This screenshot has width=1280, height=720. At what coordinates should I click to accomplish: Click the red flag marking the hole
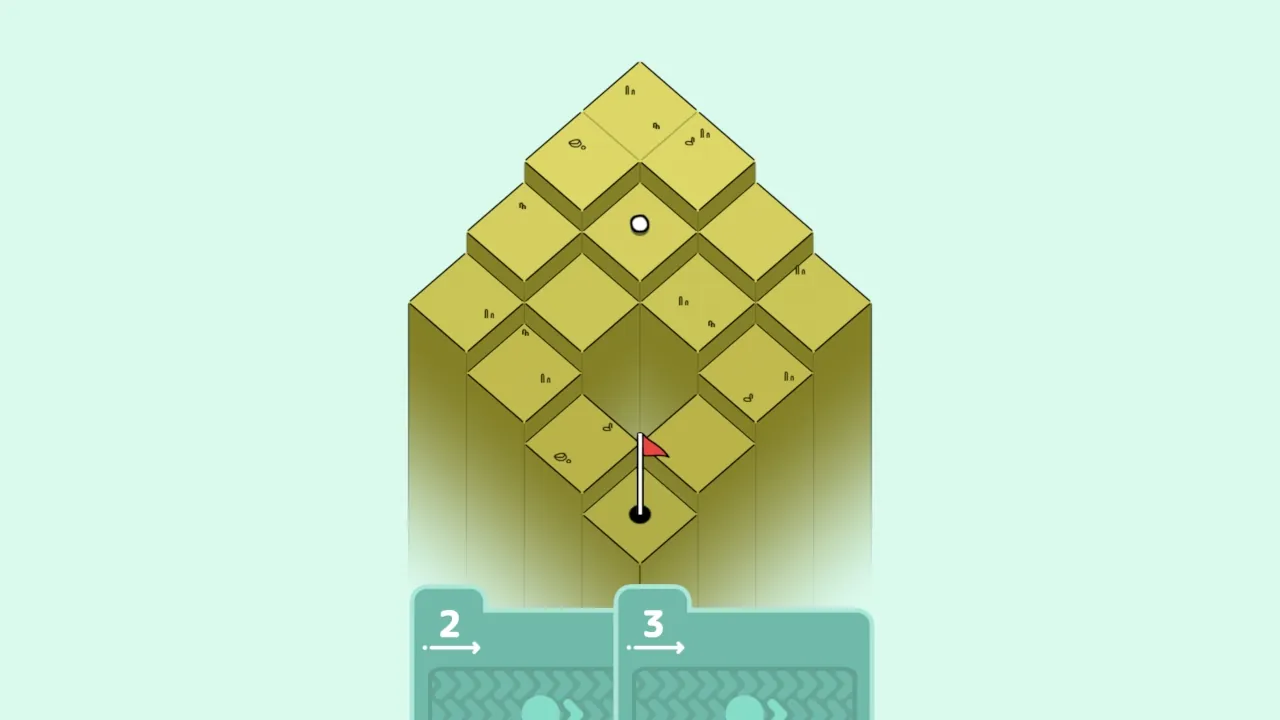[655, 448]
